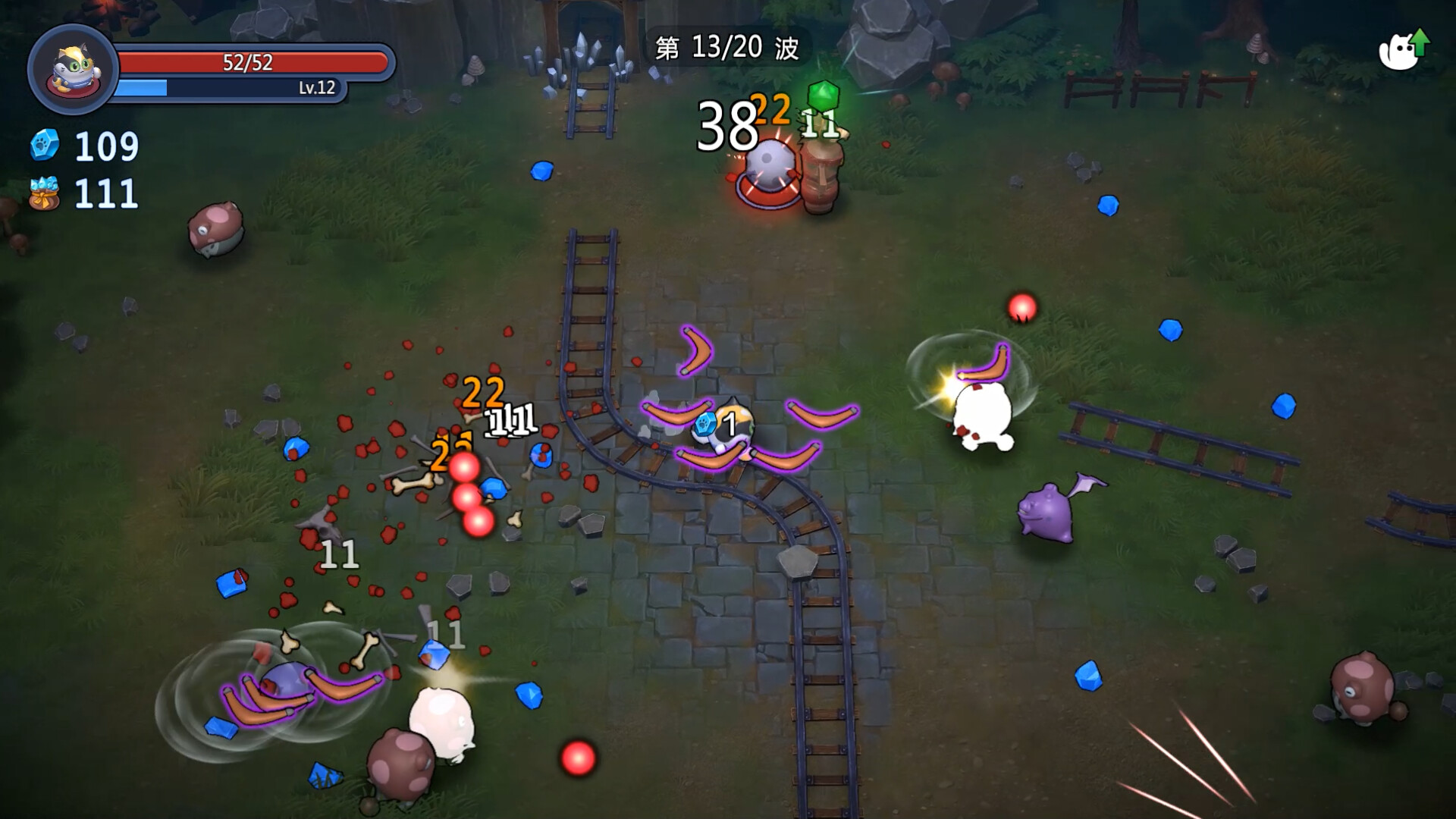Select the spotted egg creature at the bottom

point(402,766)
